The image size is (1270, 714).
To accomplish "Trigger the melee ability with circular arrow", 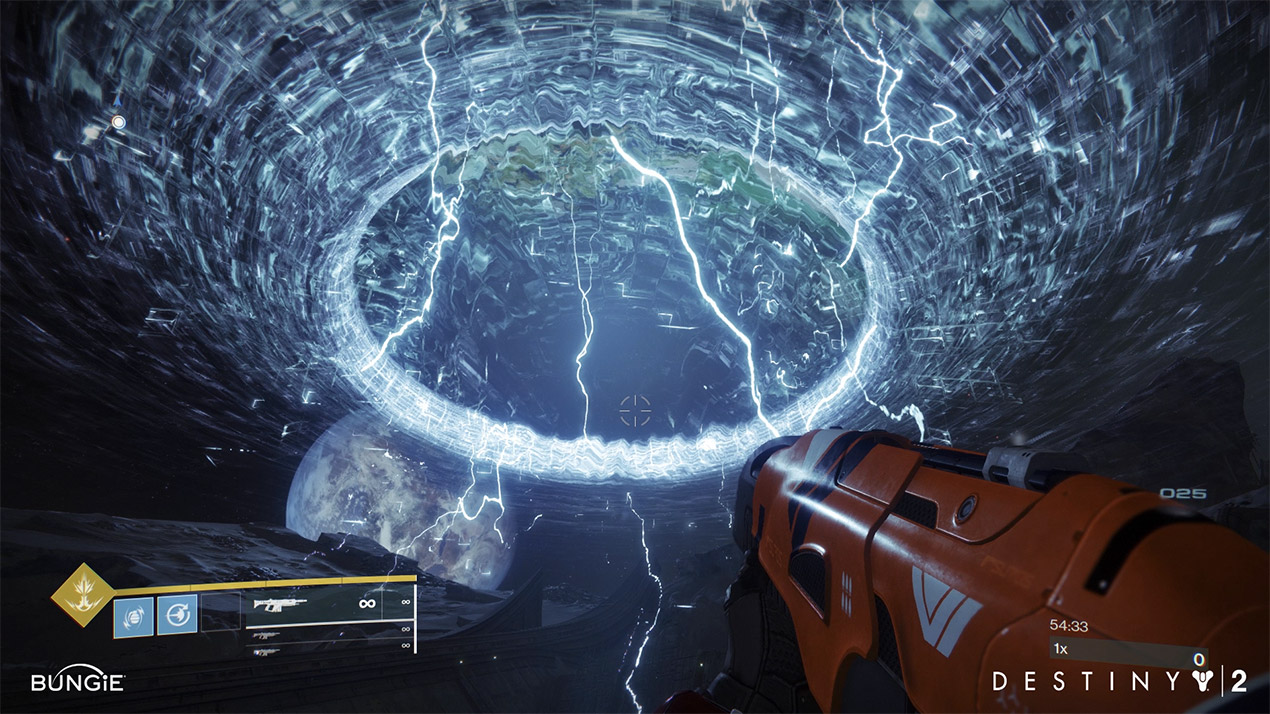I will (177, 614).
